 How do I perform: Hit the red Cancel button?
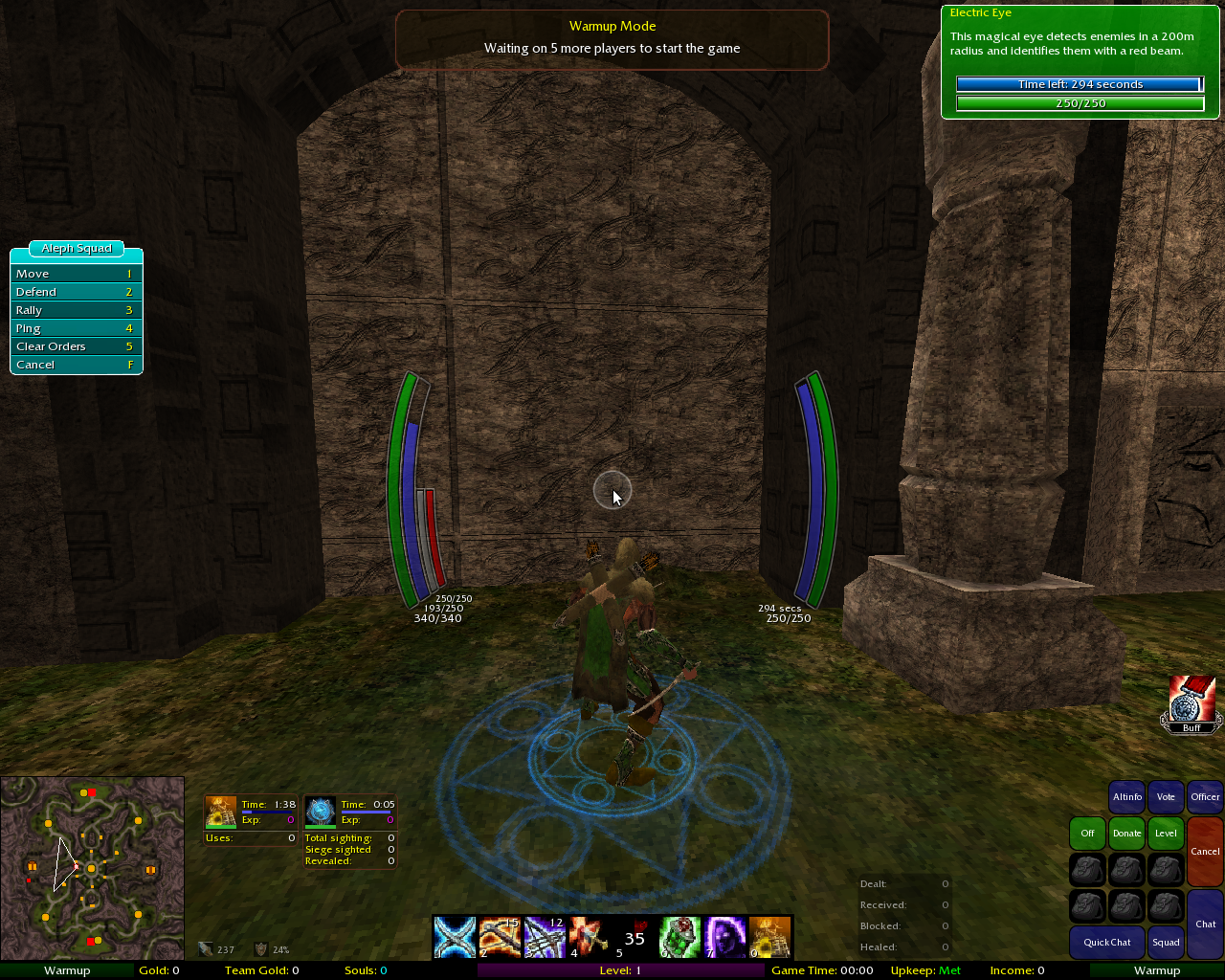point(1205,851)
